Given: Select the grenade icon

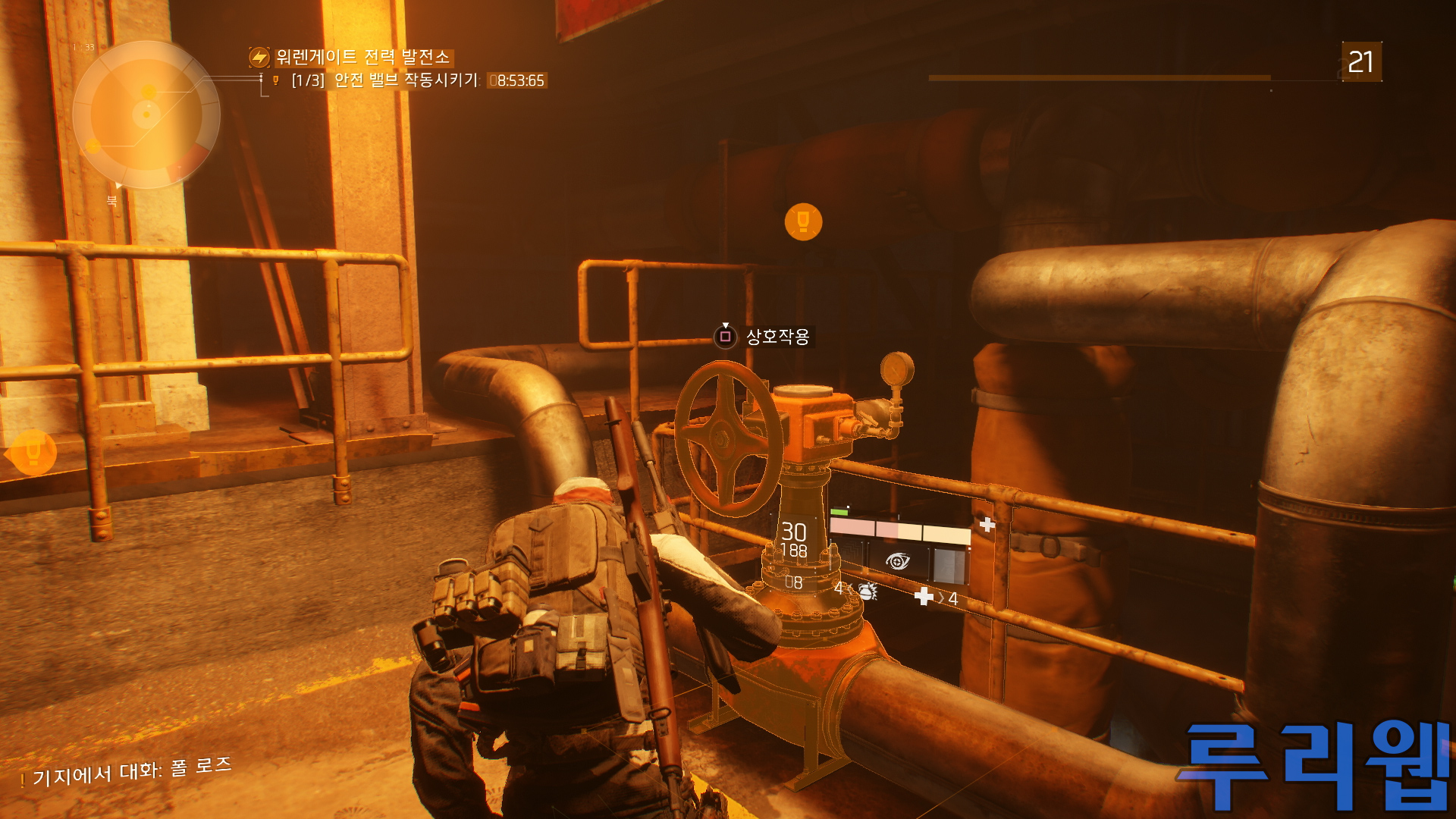Looking at the screenshot, I should 868,591.
